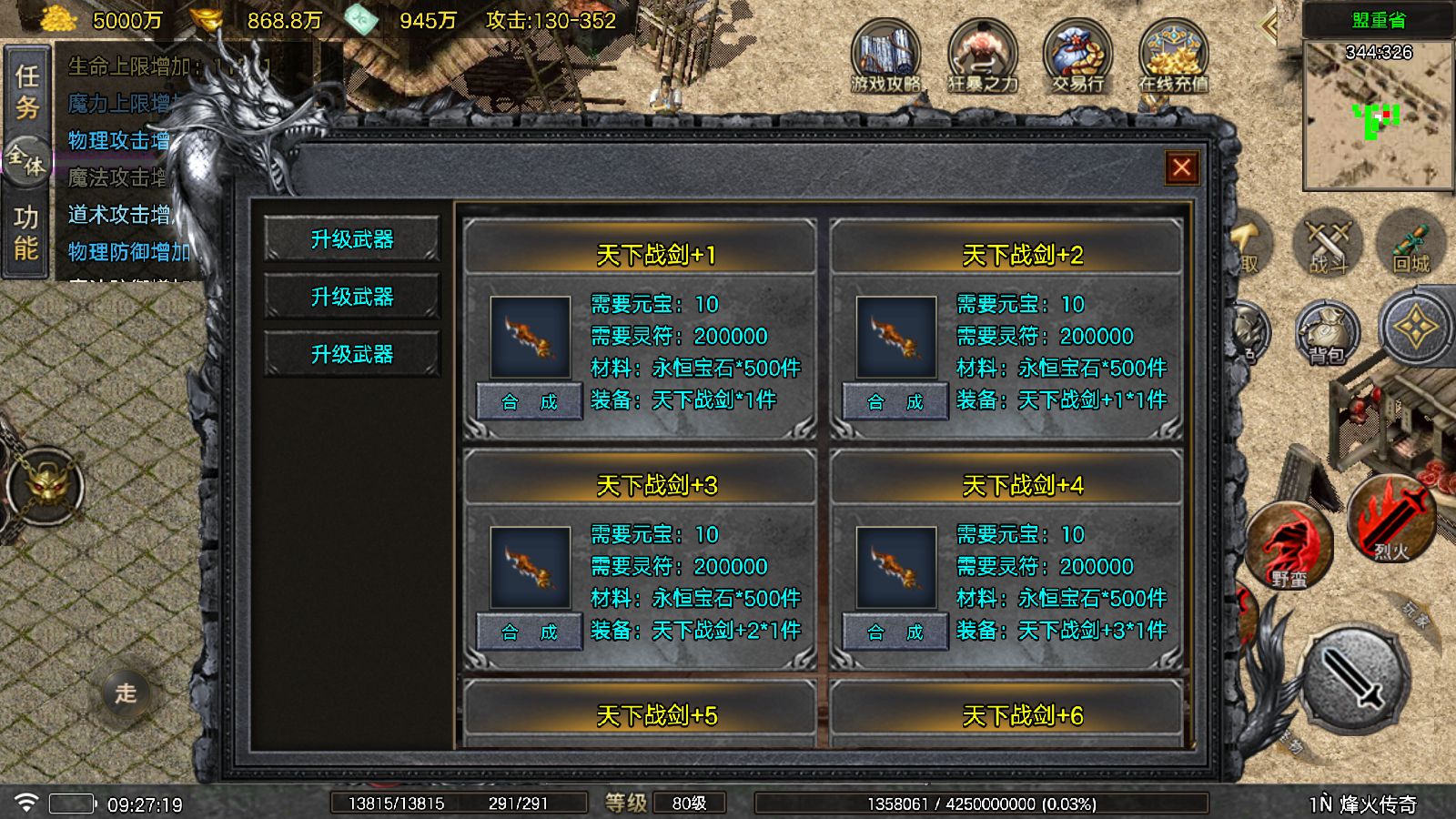1456x819 pixels.
Task: Open 在线充值 online recharge
Action: (x=1174, y=58)
